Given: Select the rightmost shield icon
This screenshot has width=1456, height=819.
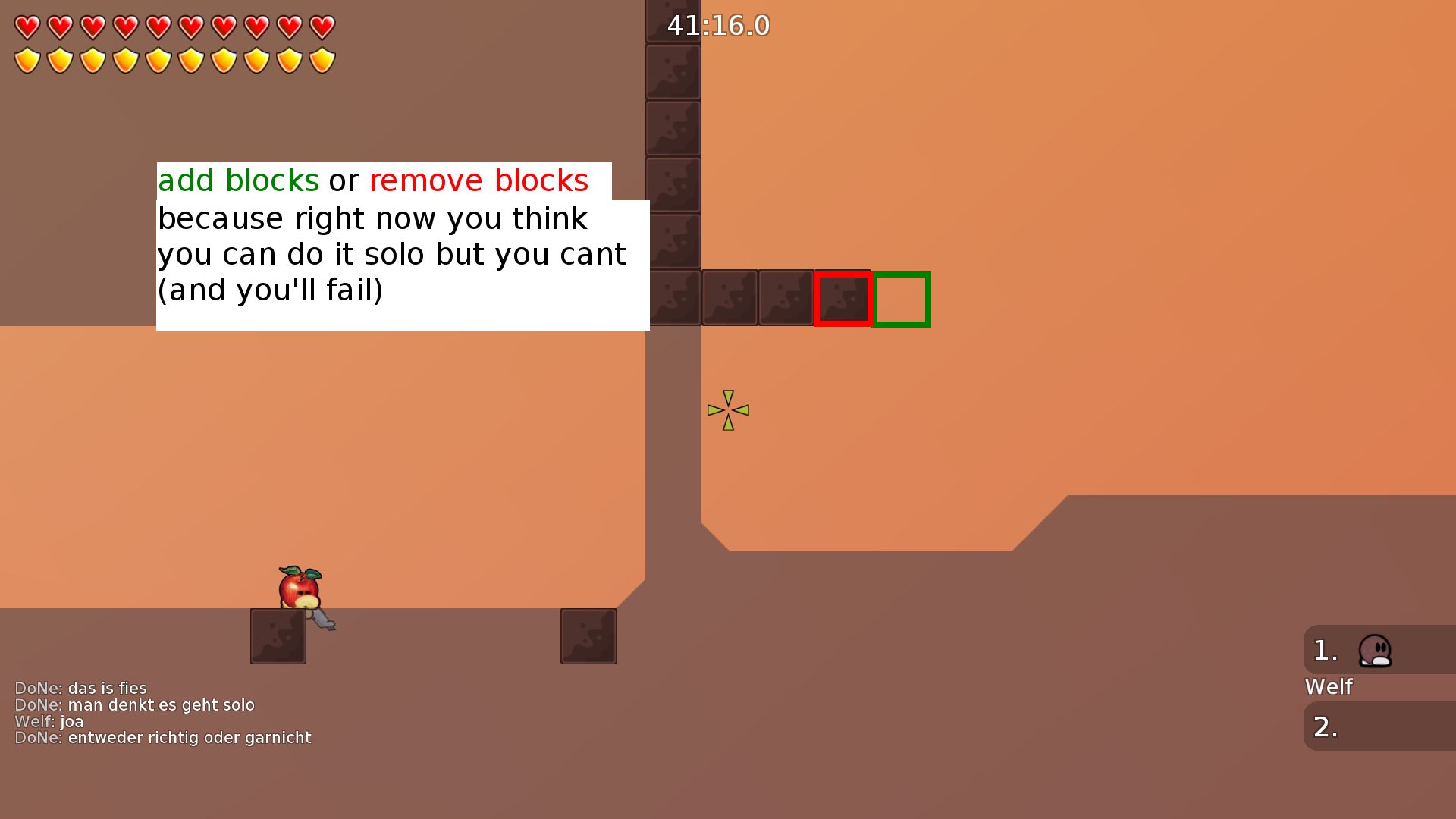Looking at the screenshot, I should click(x=322, y=59).
